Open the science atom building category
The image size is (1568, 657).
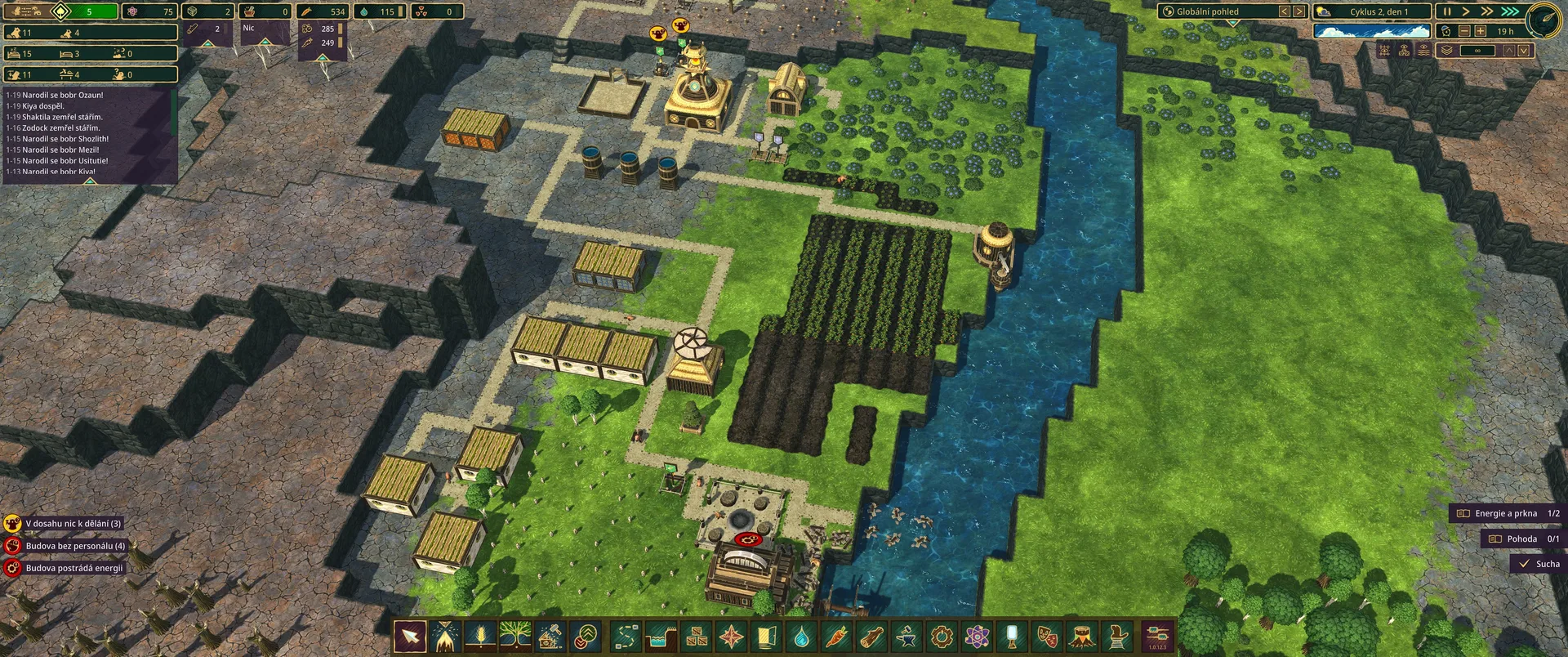click(977, 636)
